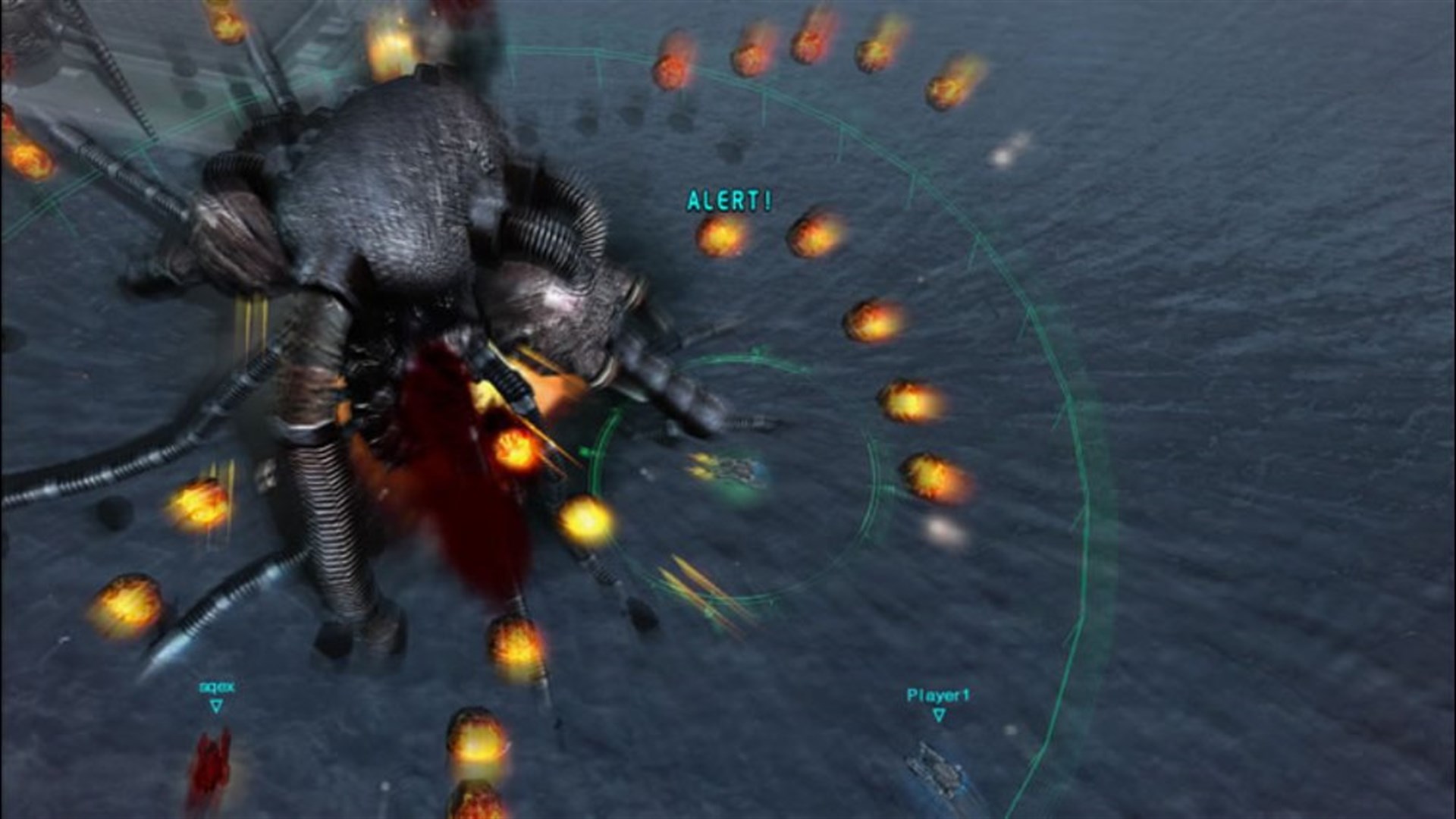Click the ALERT! warning text
This screenshot has height=819, width=1456.
pyautogui.click(x=728, y=199)
